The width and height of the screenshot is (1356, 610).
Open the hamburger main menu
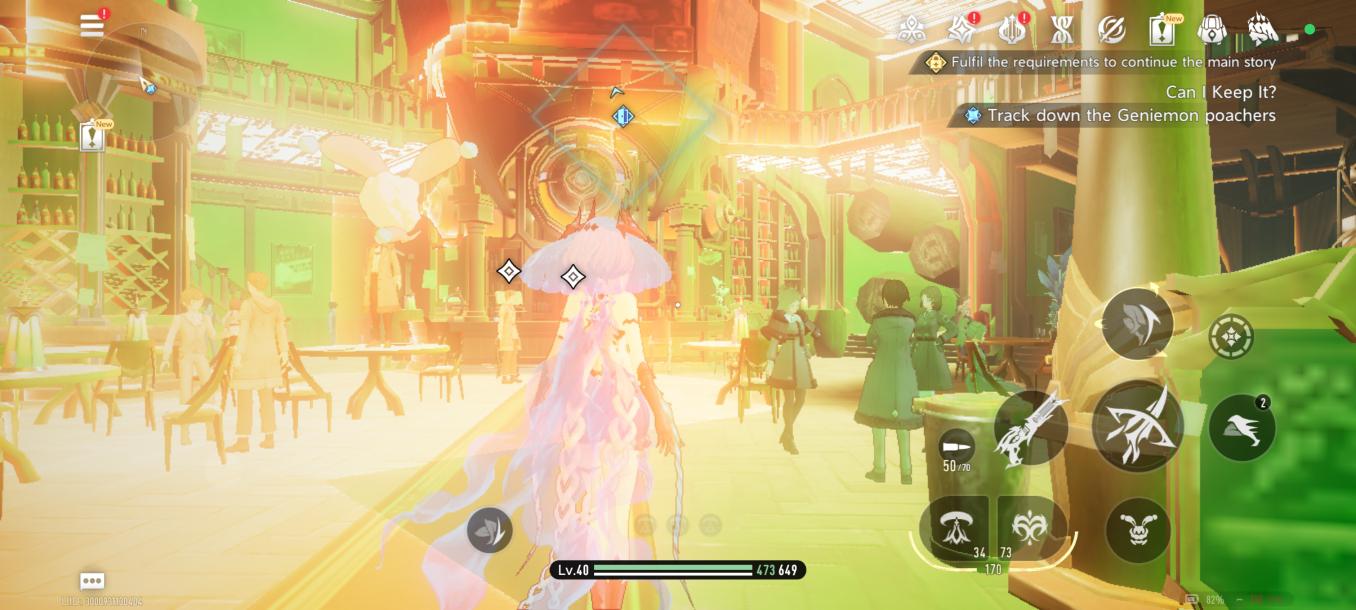92,25
